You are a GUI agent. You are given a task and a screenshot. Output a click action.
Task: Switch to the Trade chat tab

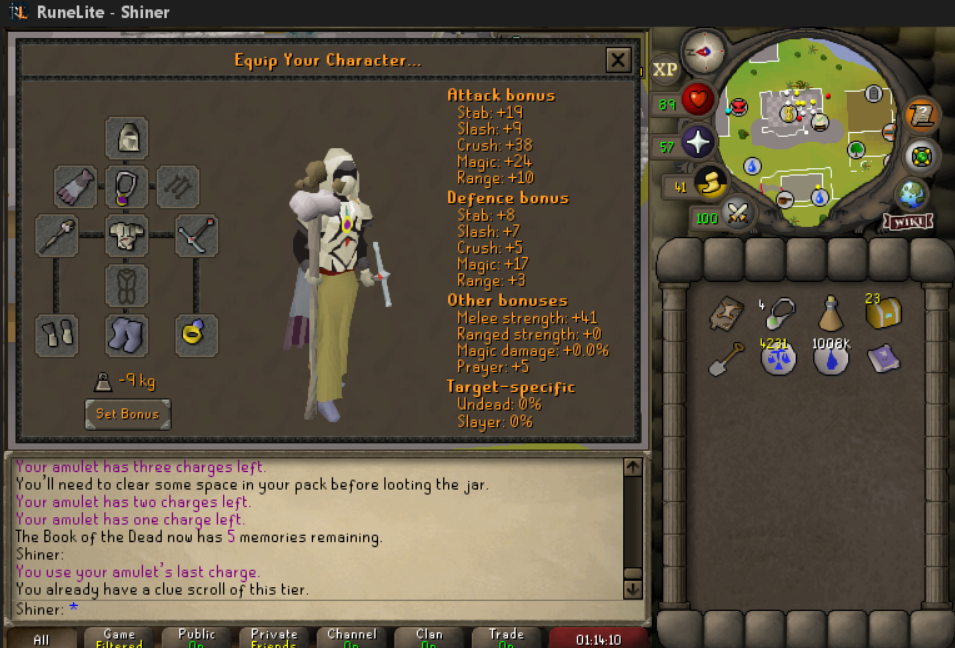506,638
